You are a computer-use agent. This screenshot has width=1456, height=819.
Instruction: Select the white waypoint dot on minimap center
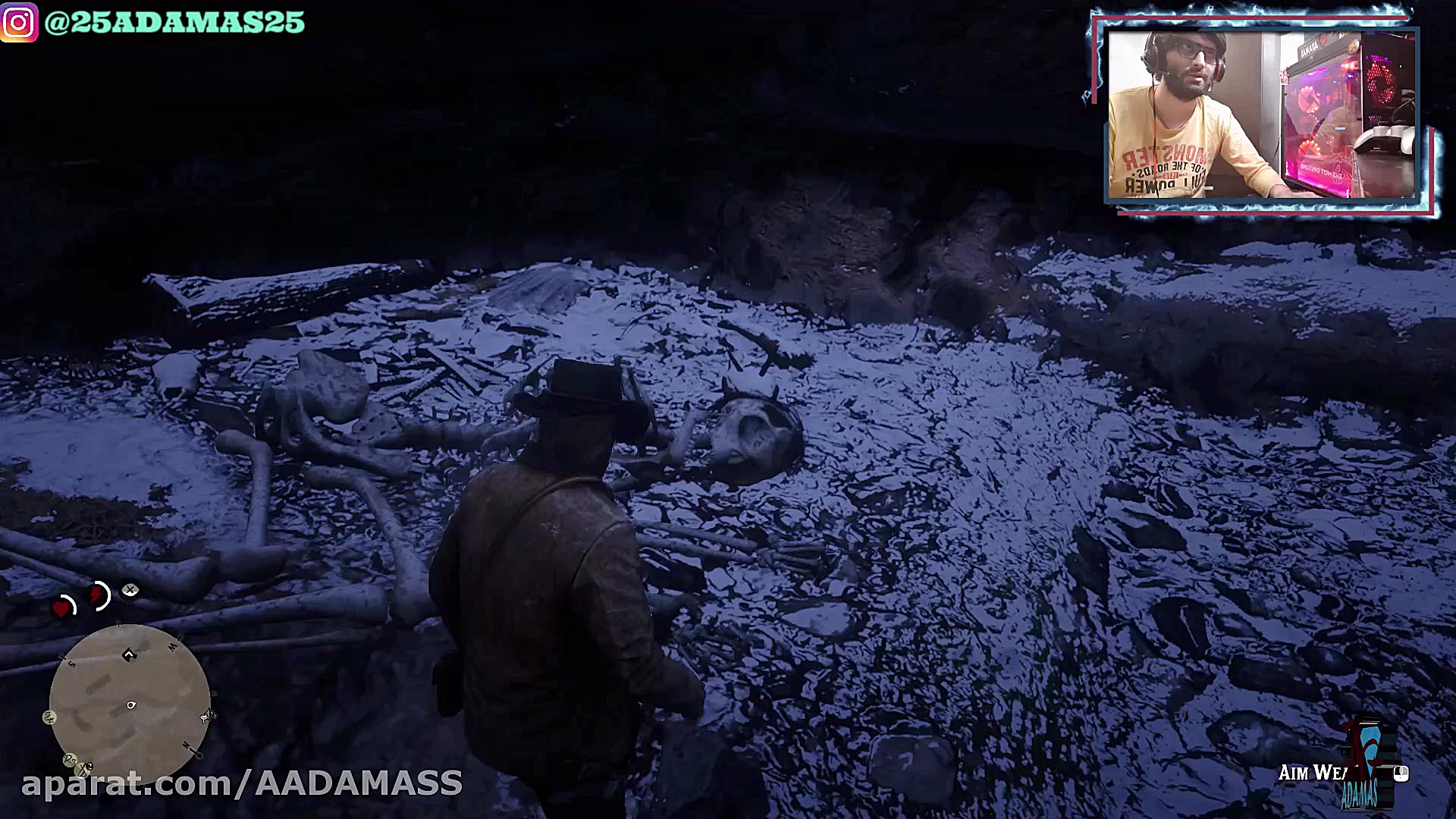pyautogui.click(x=131, y=704)
